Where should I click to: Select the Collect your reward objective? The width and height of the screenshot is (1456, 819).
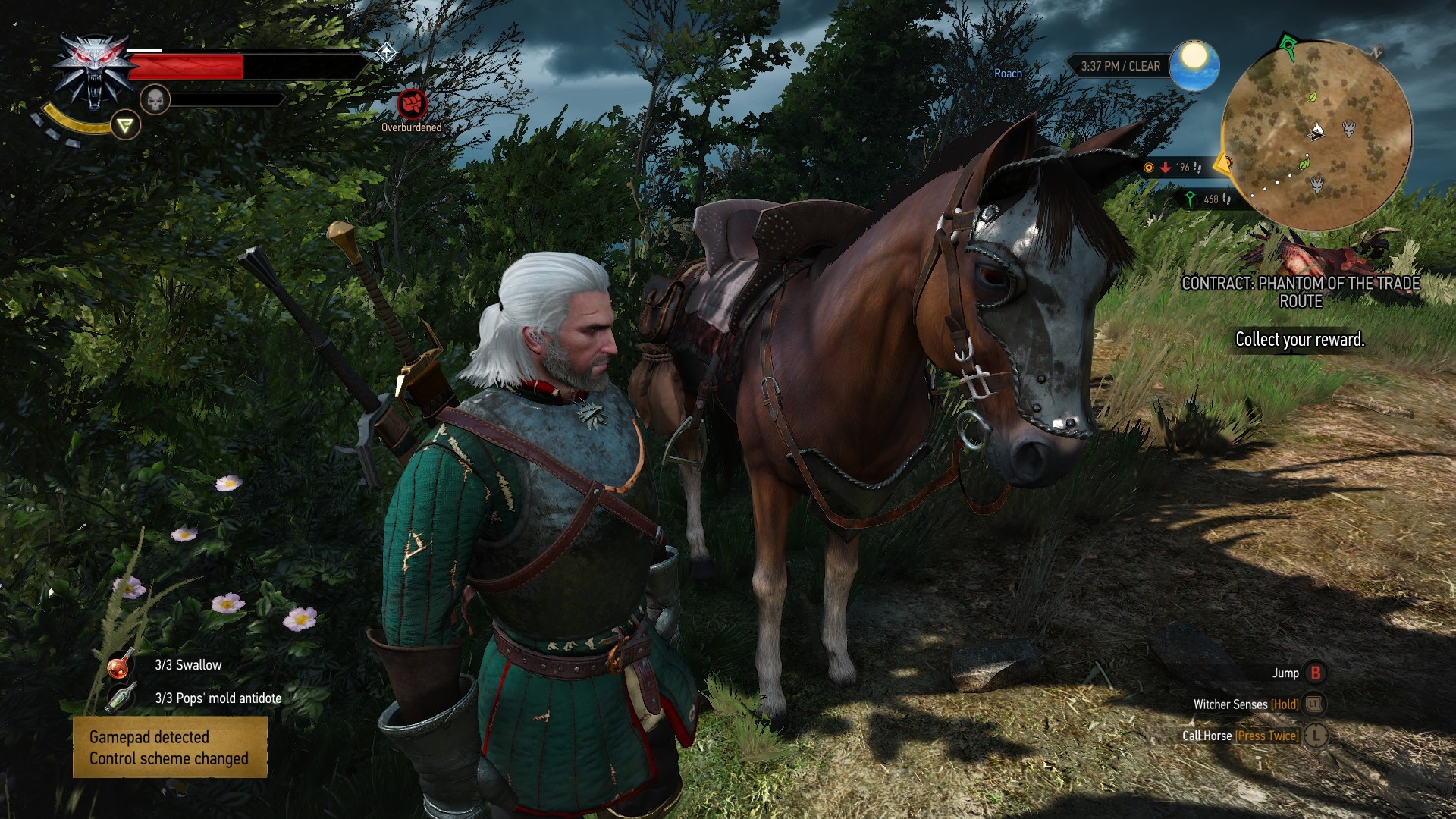point(1300,340)
